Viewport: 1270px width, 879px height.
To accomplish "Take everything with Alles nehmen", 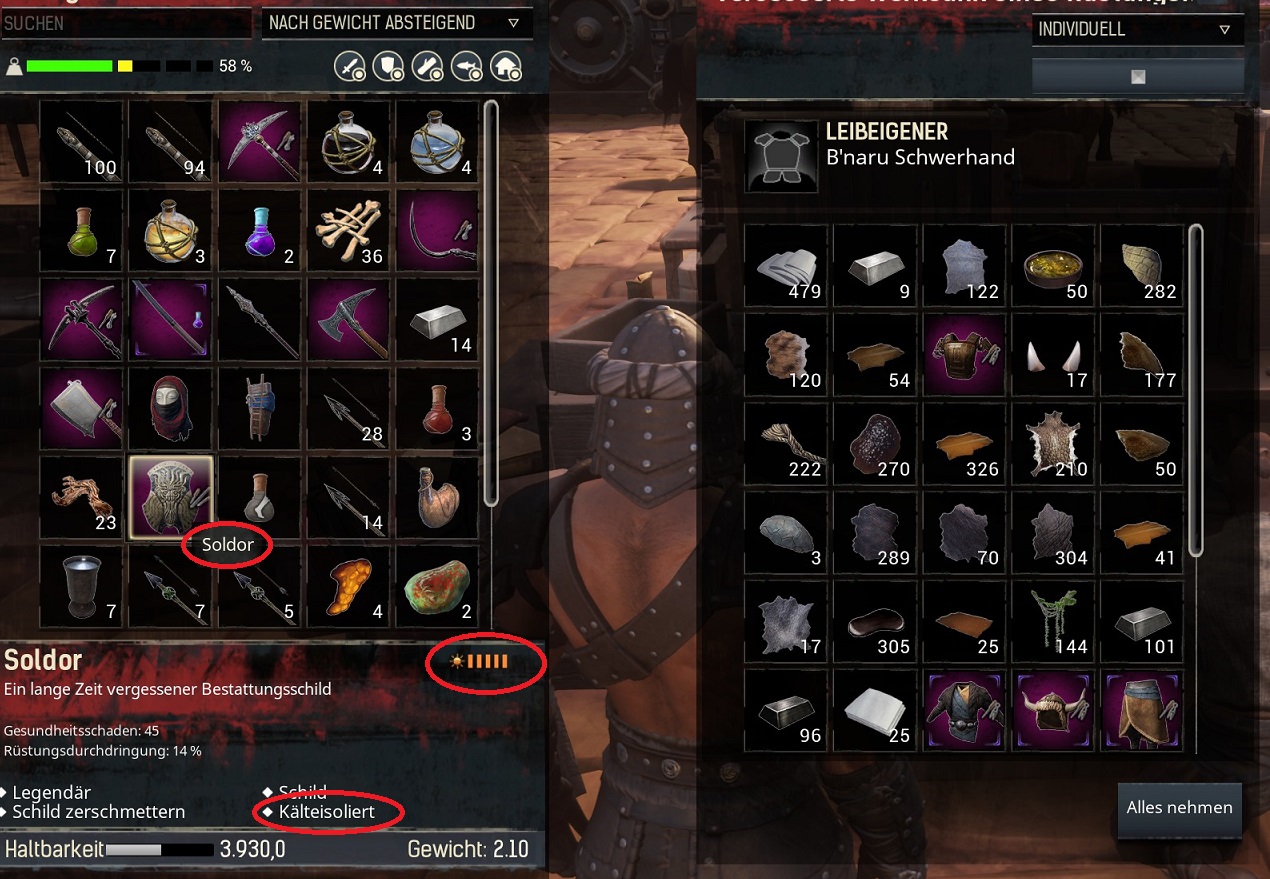I will [1179, 808].
